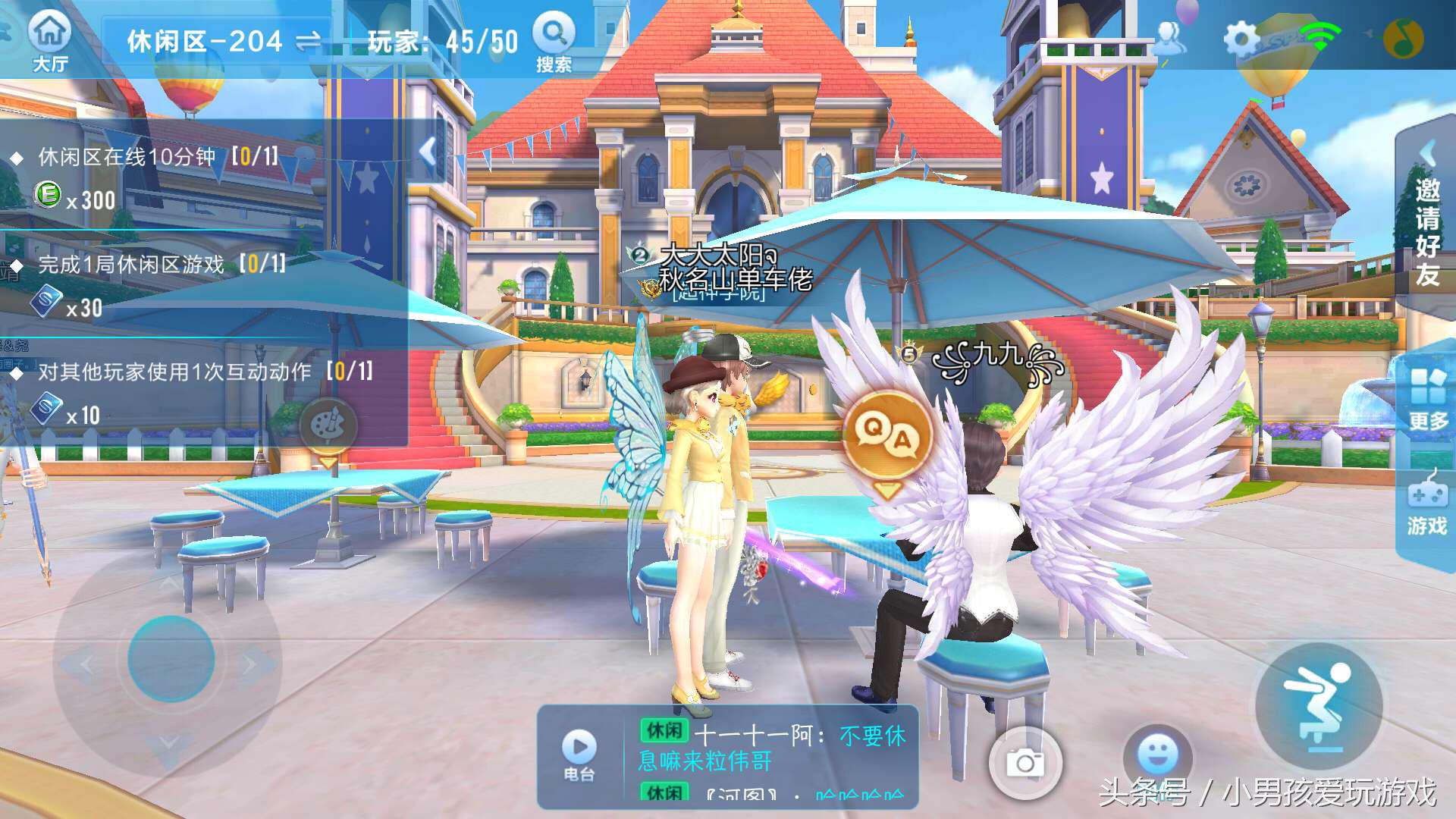Image resolution: width=1456 pixels, height=819 pixels.
Task: Play the 电台 radio button
Action: coord(579,754)
